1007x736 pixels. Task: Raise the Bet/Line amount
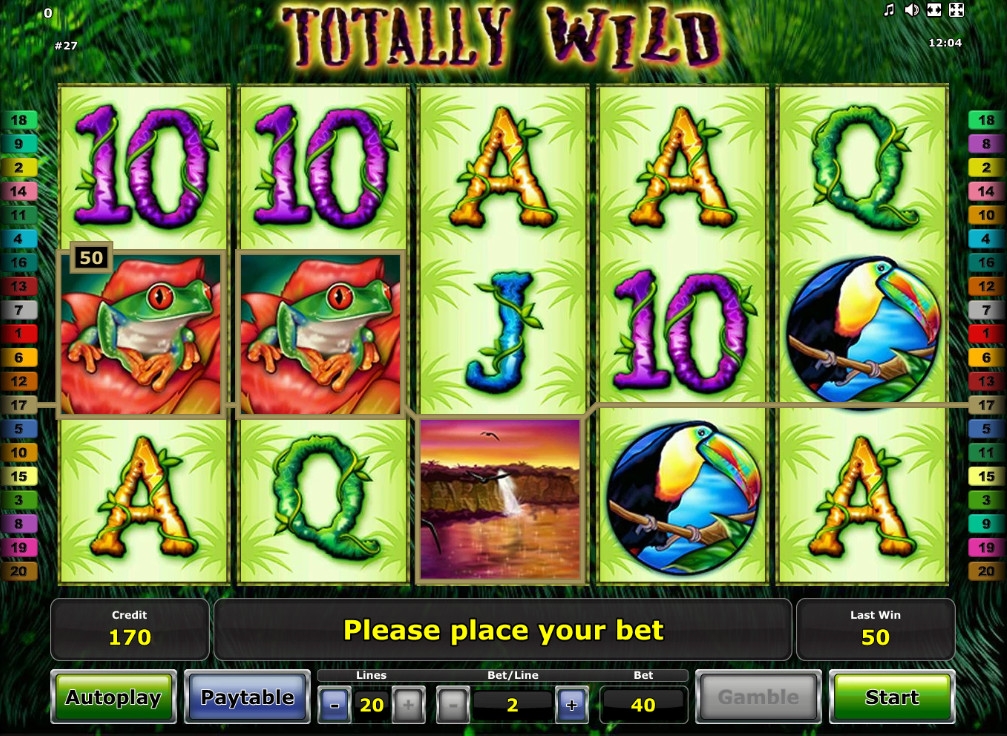coord(571,705)
